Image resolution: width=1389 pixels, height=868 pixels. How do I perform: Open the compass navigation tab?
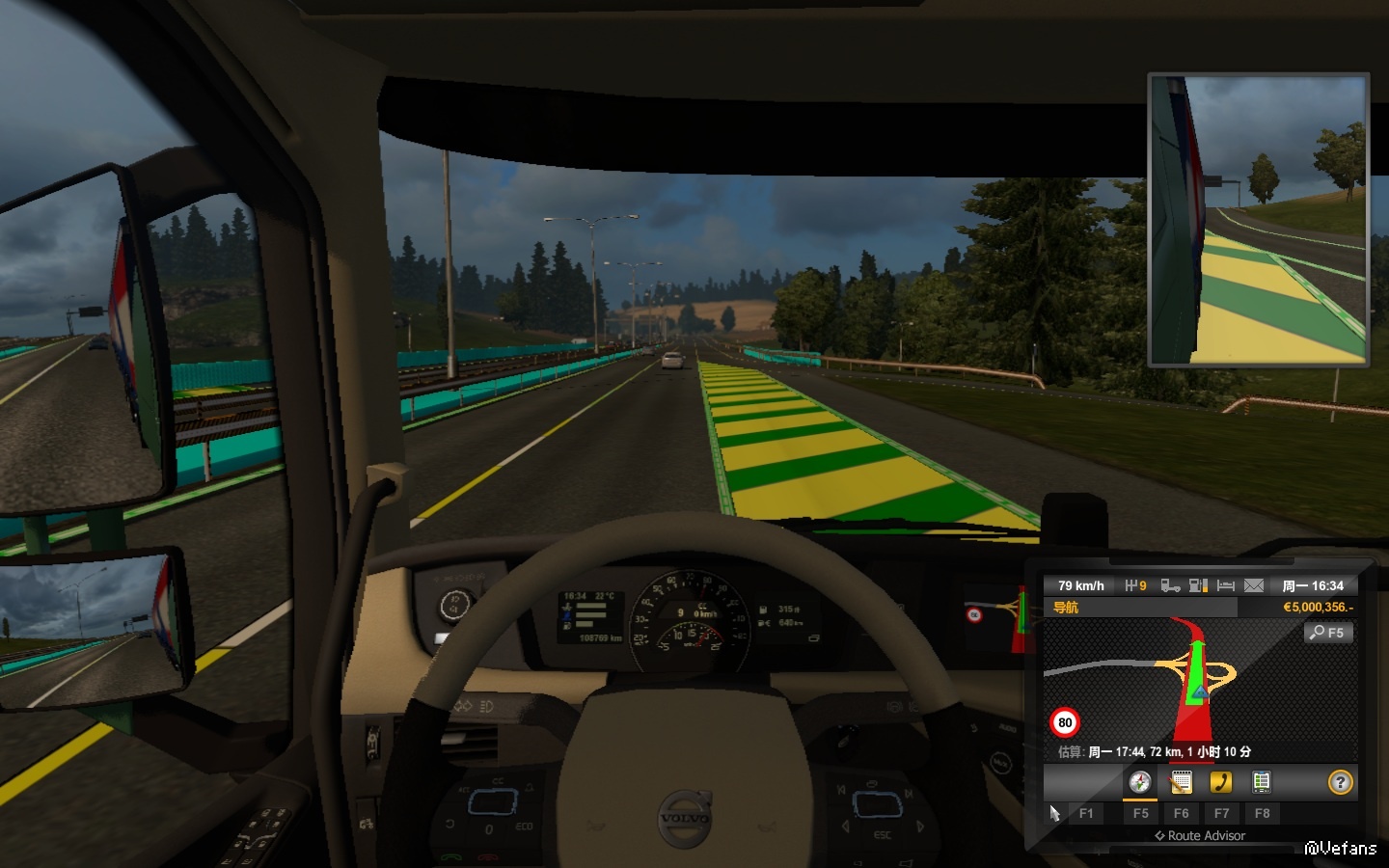pyautogui.click(x=1140, y=782)
